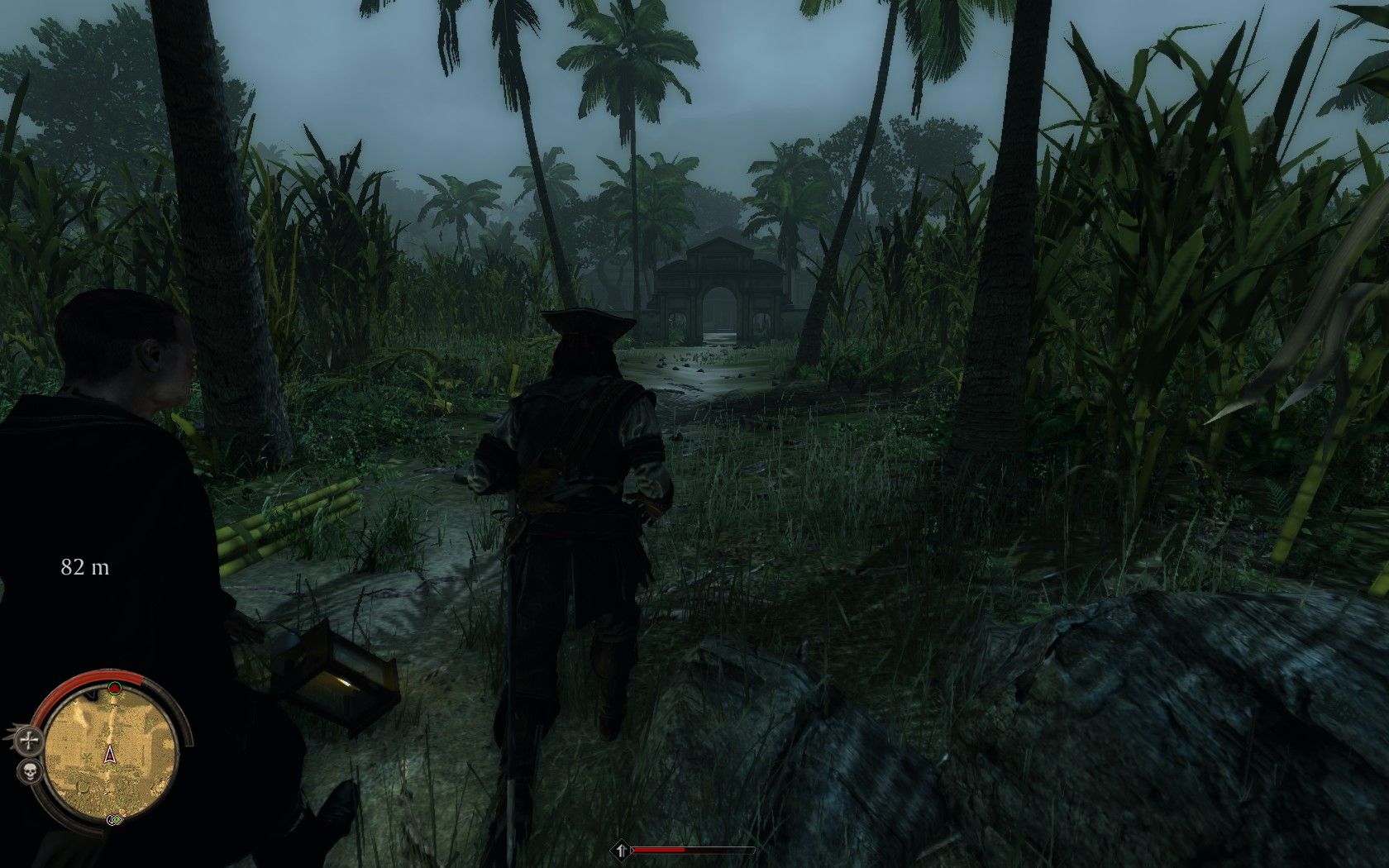Click the cross-shaped icon beside the minimap
1389x868 pixels.
(31, 740)
